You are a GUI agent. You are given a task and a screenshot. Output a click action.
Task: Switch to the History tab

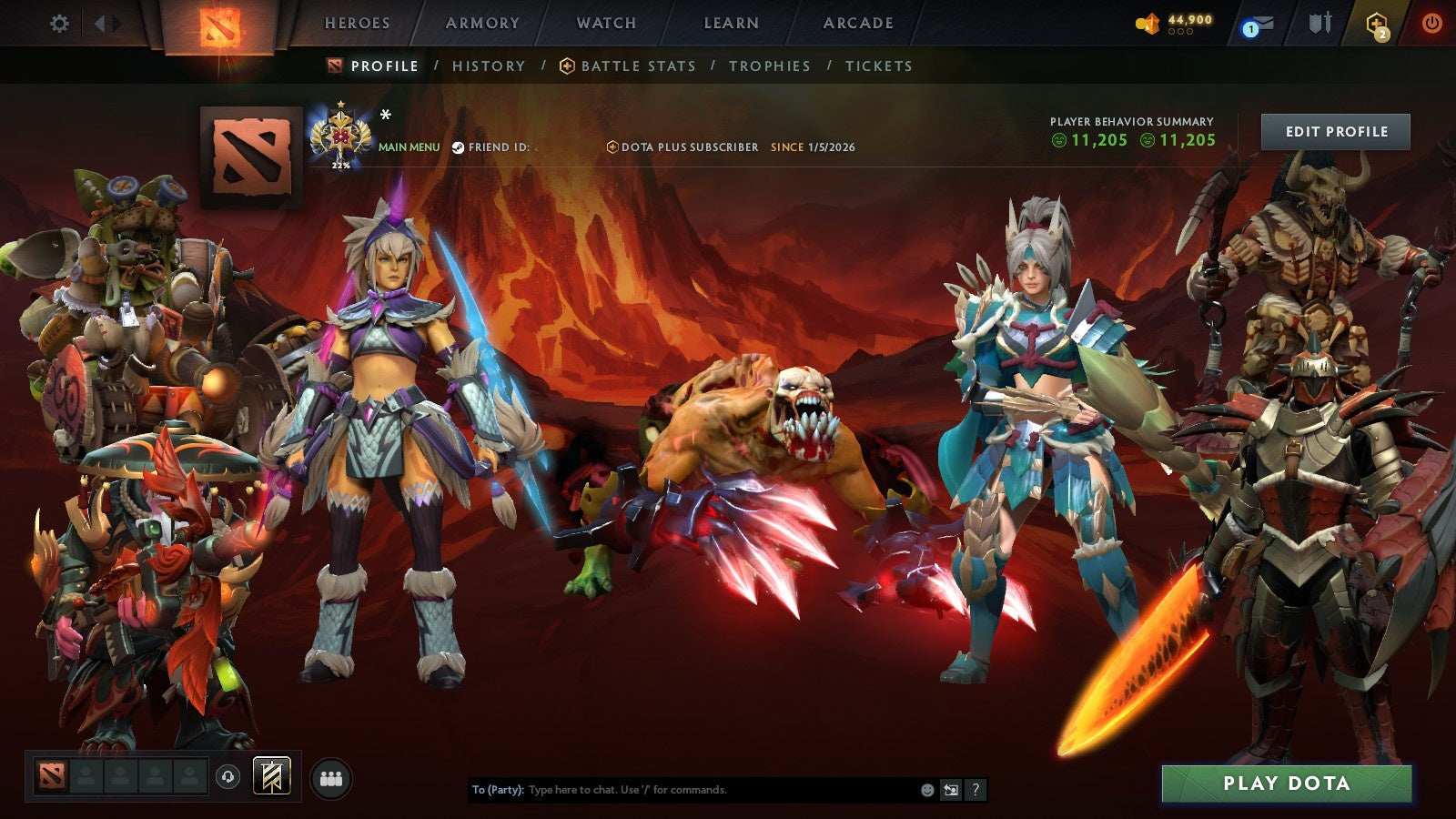pos(489,66)
